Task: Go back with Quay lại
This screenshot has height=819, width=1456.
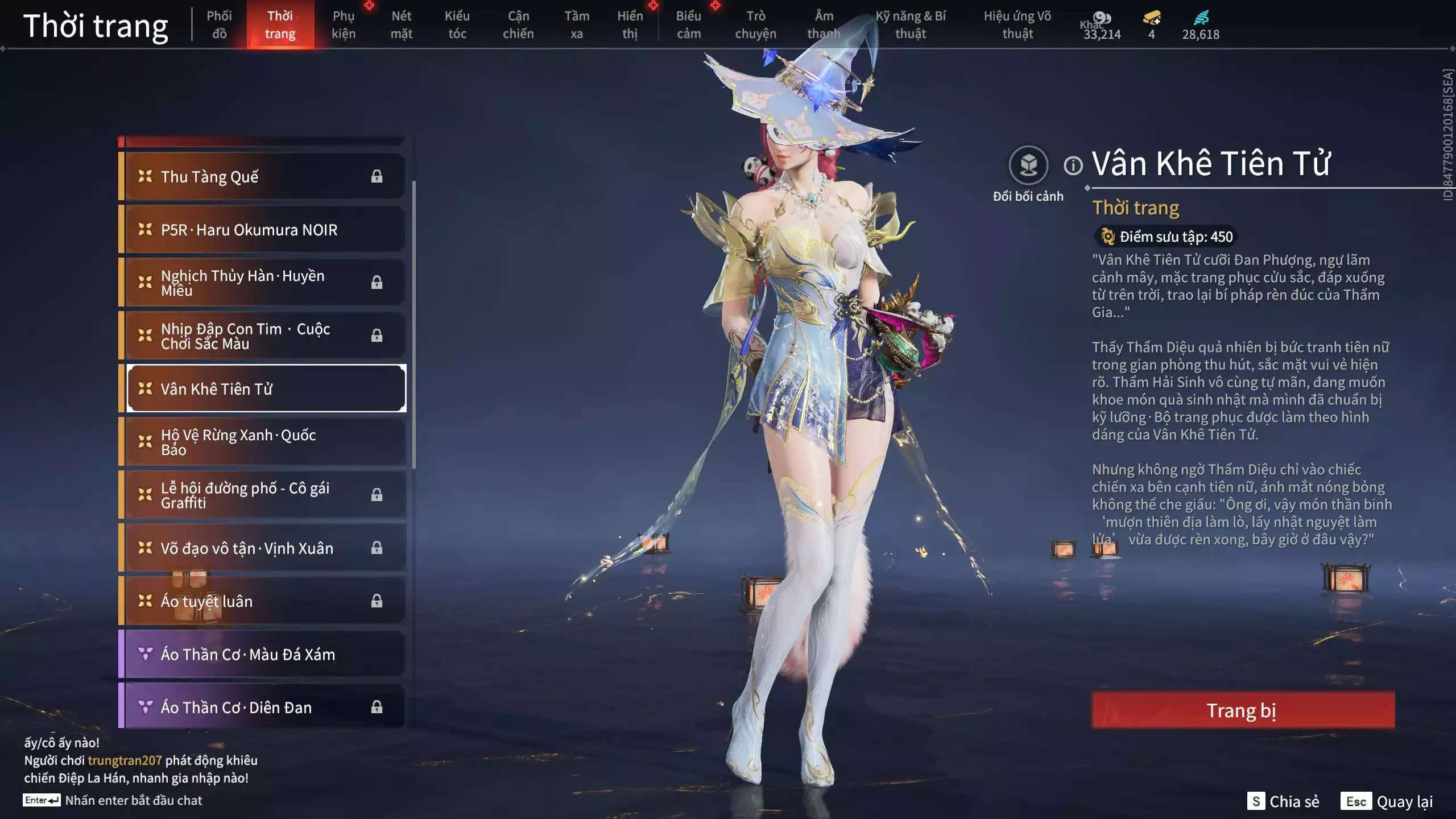Action: click(1387, 801)
